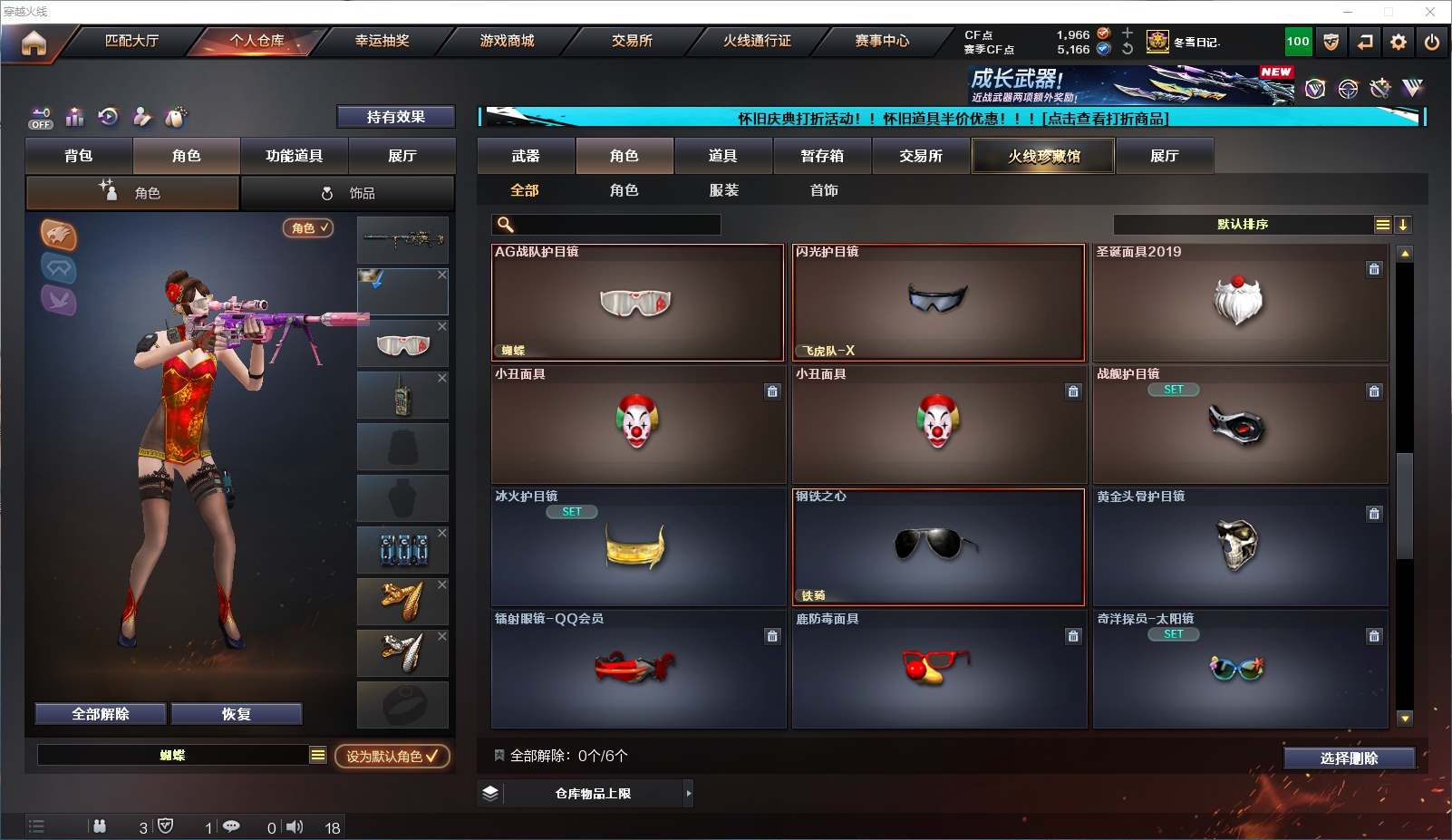
Task: Open the 匹配大厅 lobby menu
Action: [131, 41]
